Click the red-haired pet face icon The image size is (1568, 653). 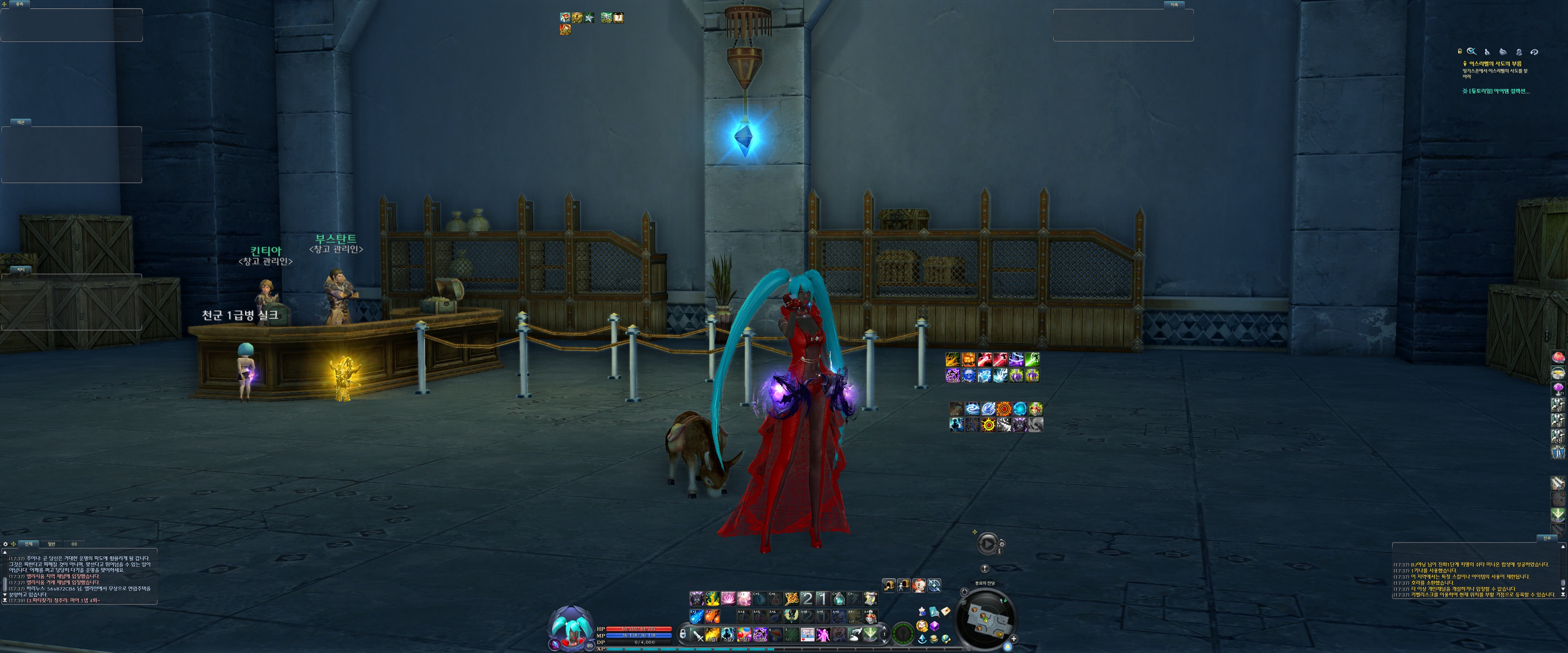919,585
